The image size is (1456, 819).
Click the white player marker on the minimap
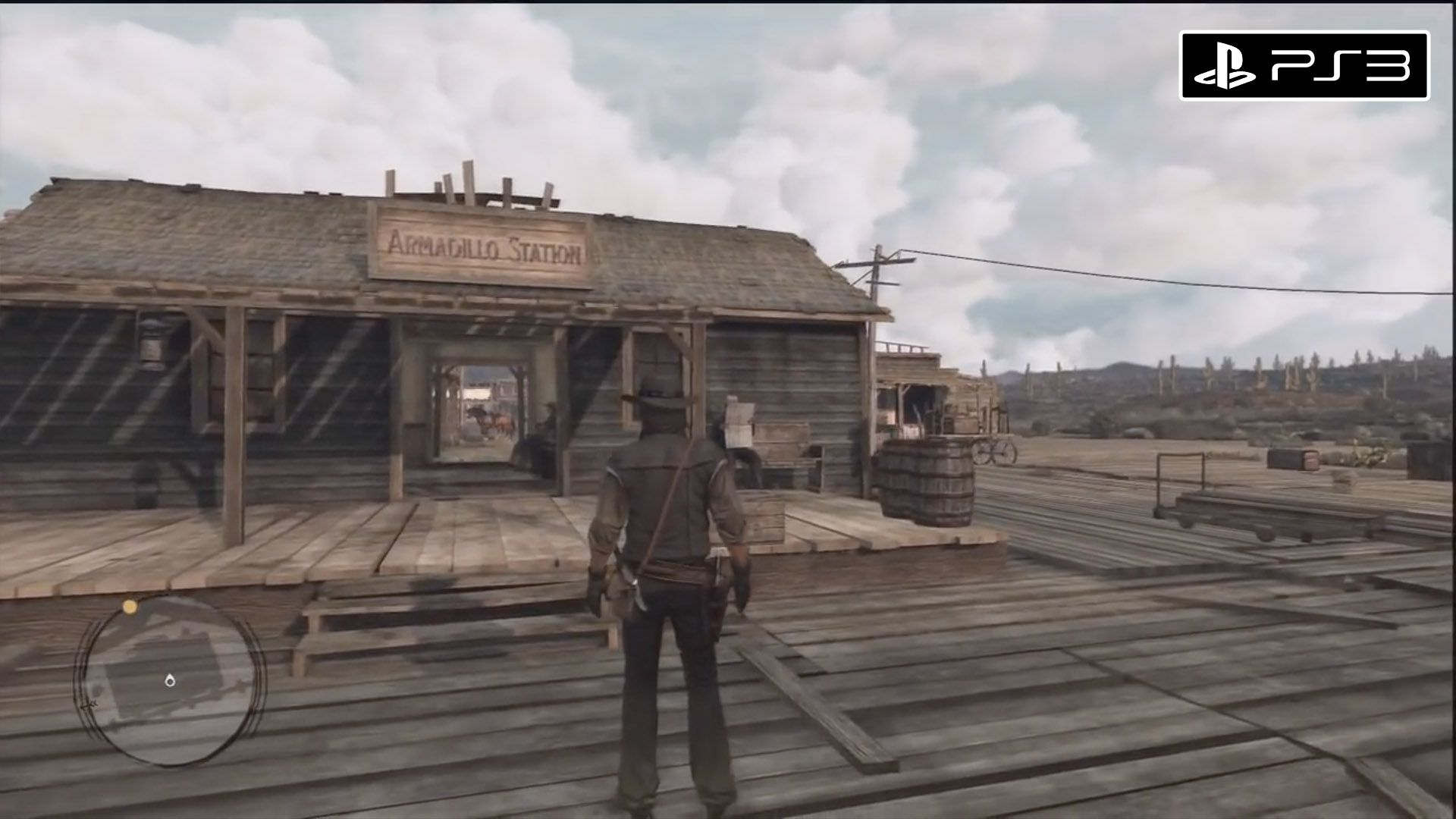click(170, 680)
